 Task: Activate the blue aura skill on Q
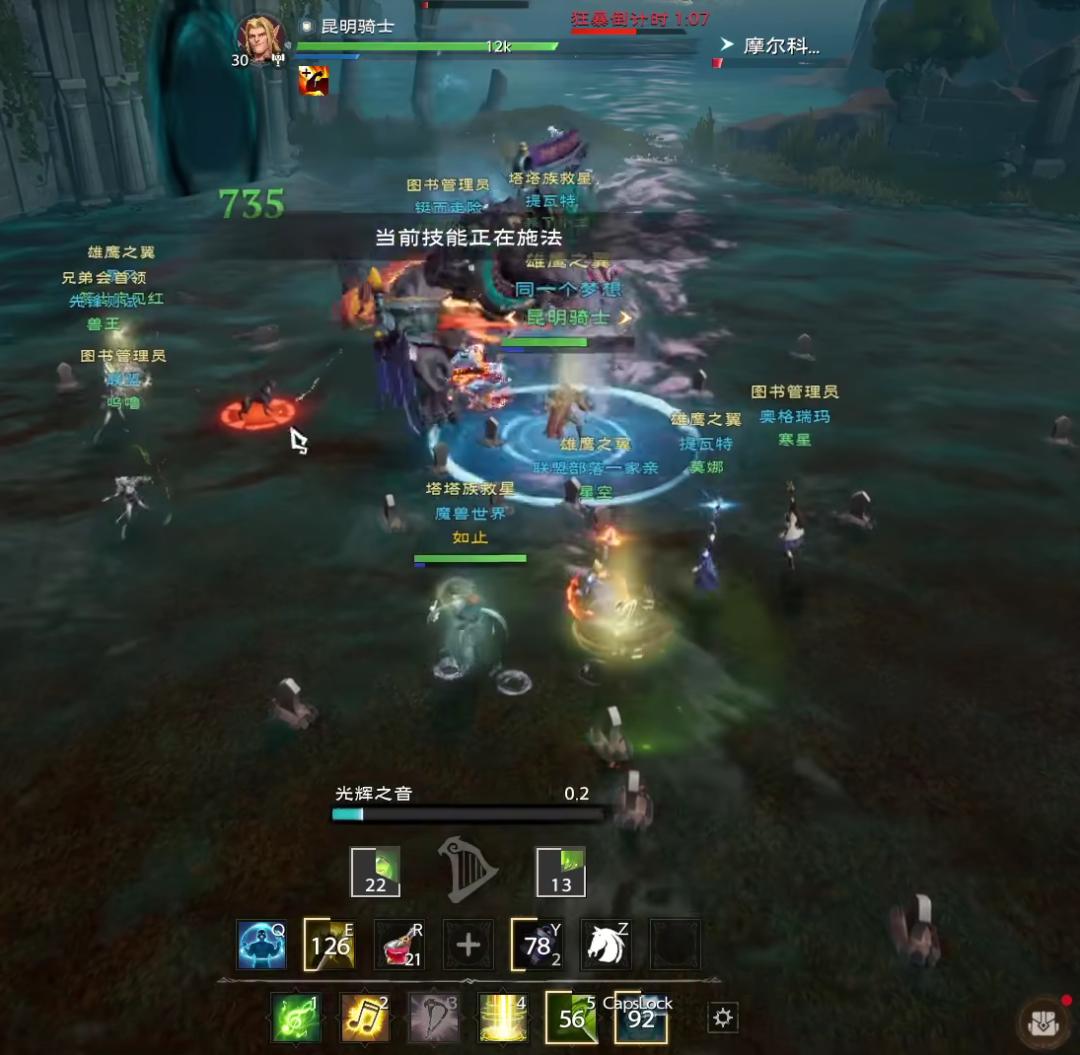(262, 945)
